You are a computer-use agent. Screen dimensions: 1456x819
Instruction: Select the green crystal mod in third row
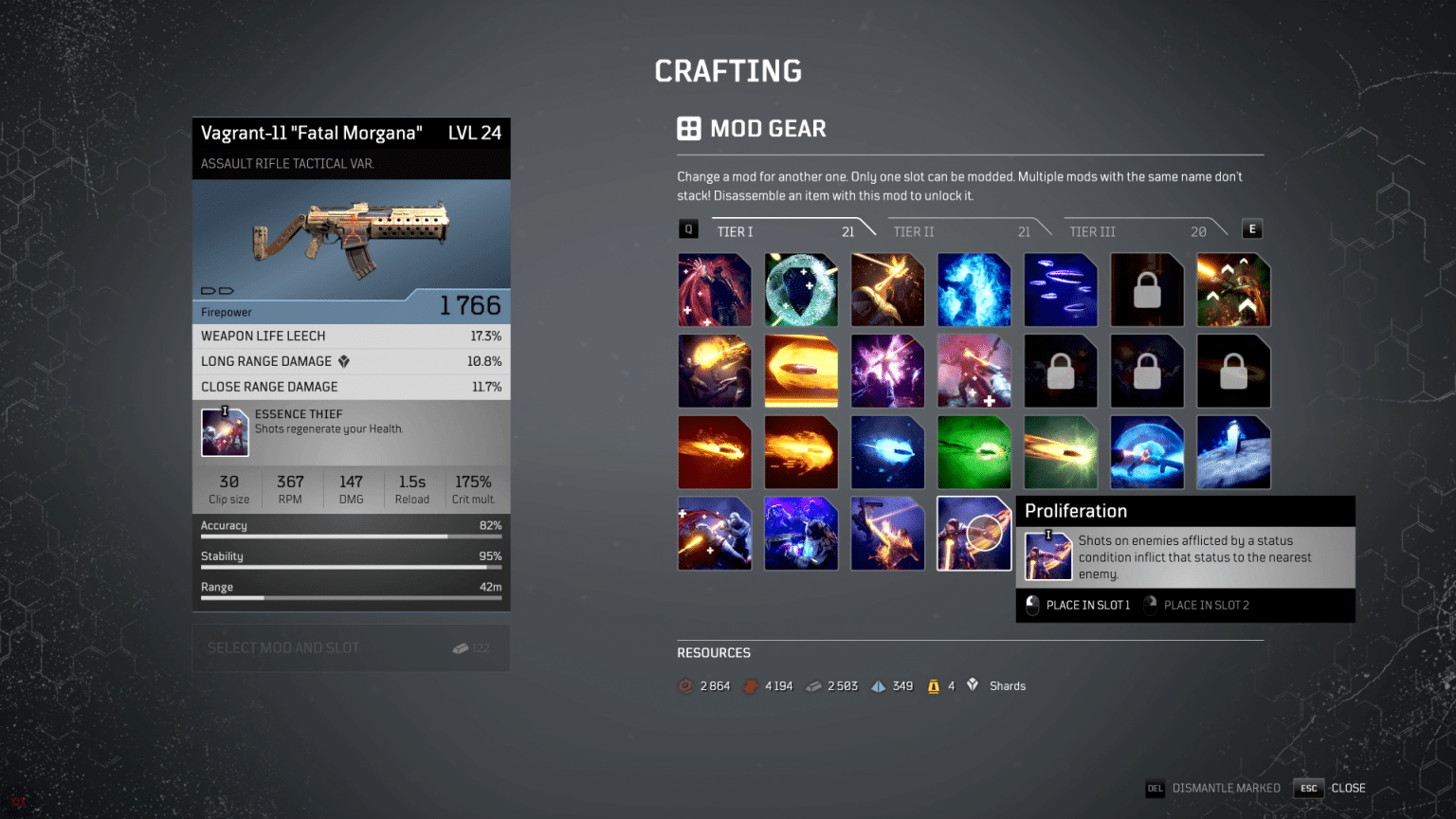click(x=974, y=452)
